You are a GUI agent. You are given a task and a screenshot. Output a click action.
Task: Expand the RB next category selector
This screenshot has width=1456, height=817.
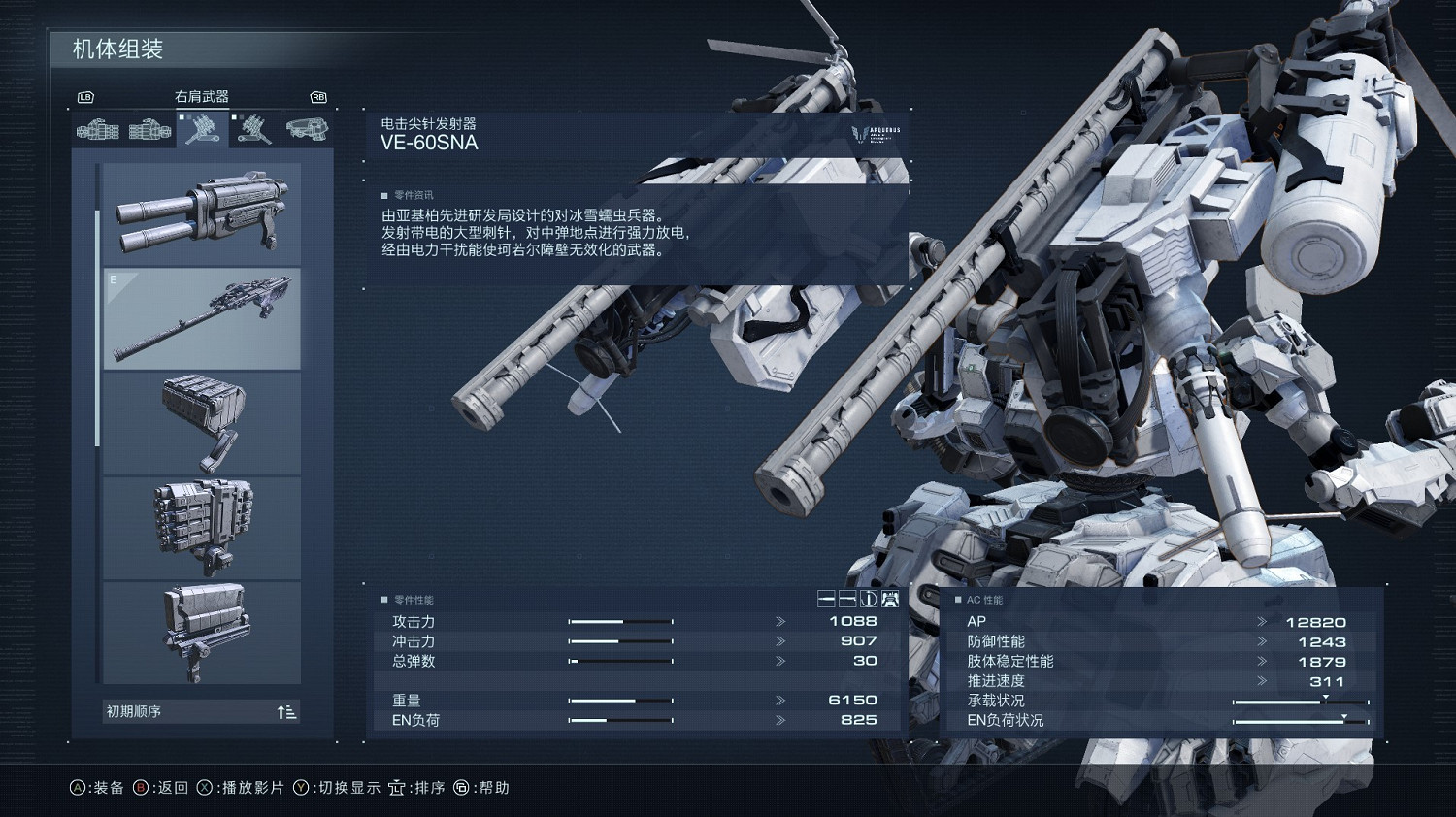tap(317, 98)
